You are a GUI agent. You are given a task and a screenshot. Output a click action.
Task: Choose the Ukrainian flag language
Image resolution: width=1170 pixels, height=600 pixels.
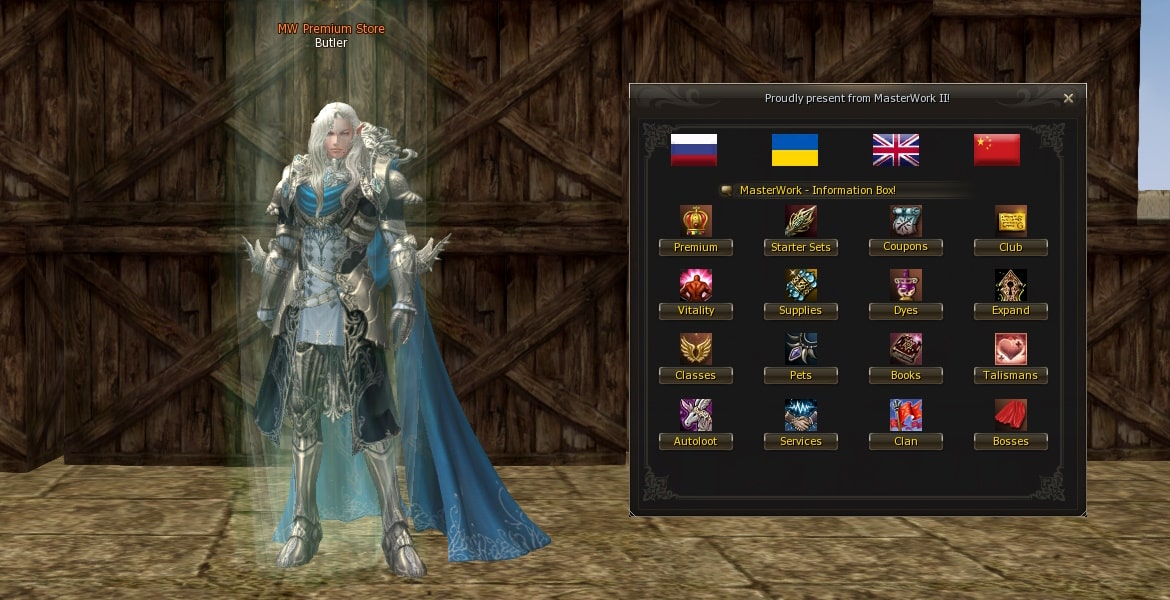795,150
